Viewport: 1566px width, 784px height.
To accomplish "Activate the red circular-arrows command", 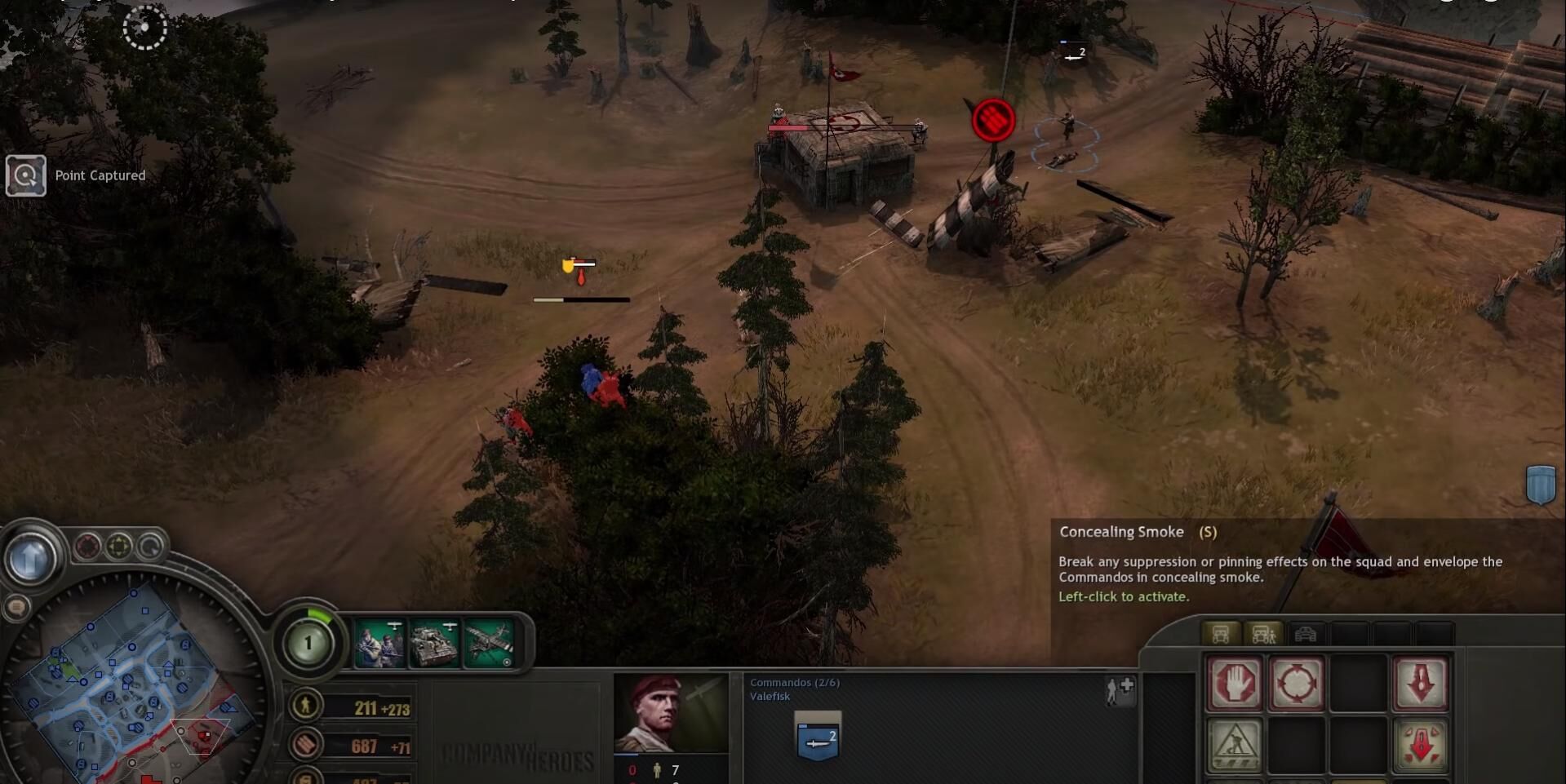I will pyautogui.click(x=1296, y=683).
